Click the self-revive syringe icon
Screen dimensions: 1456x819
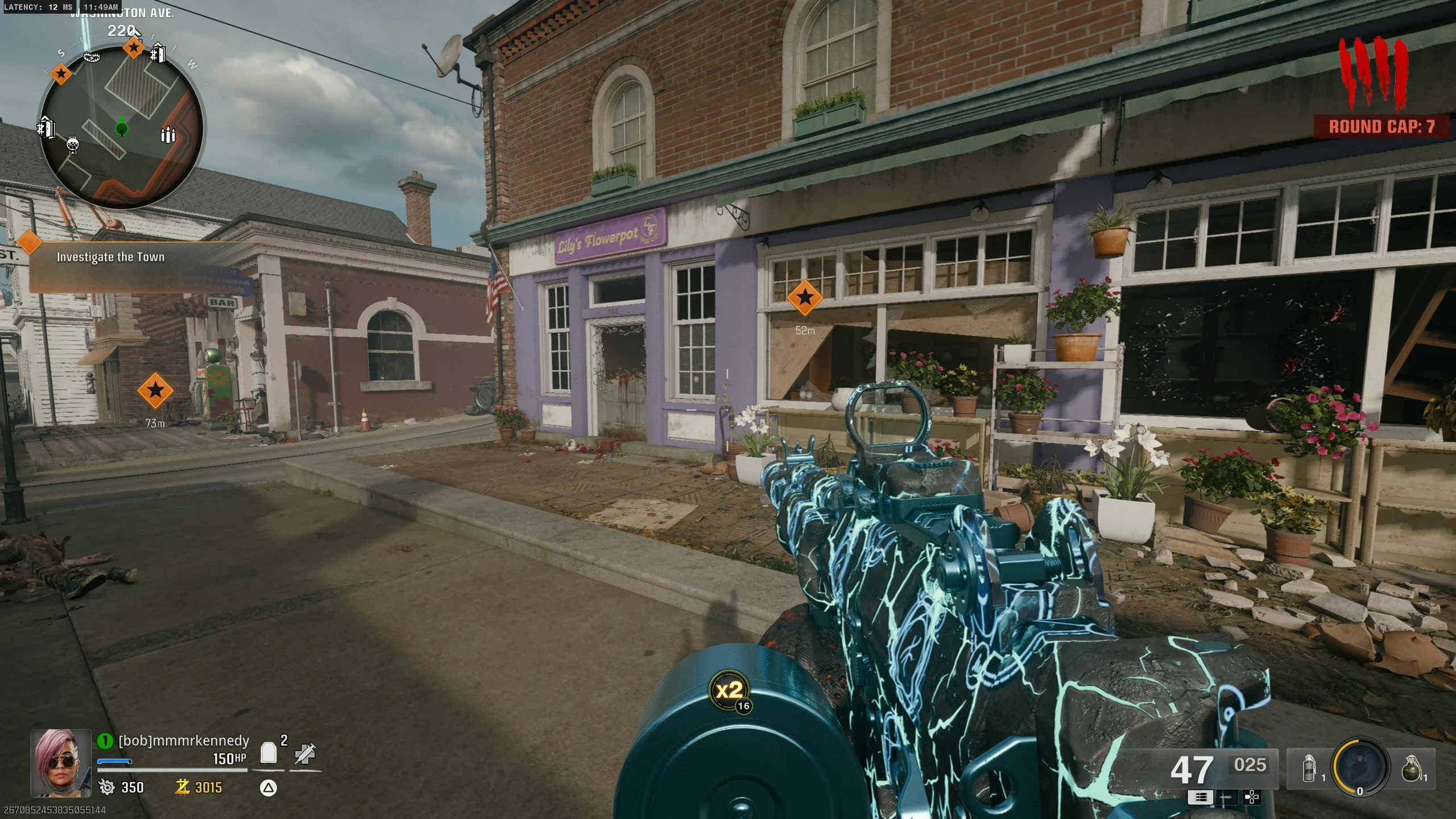tap(305, 754)
